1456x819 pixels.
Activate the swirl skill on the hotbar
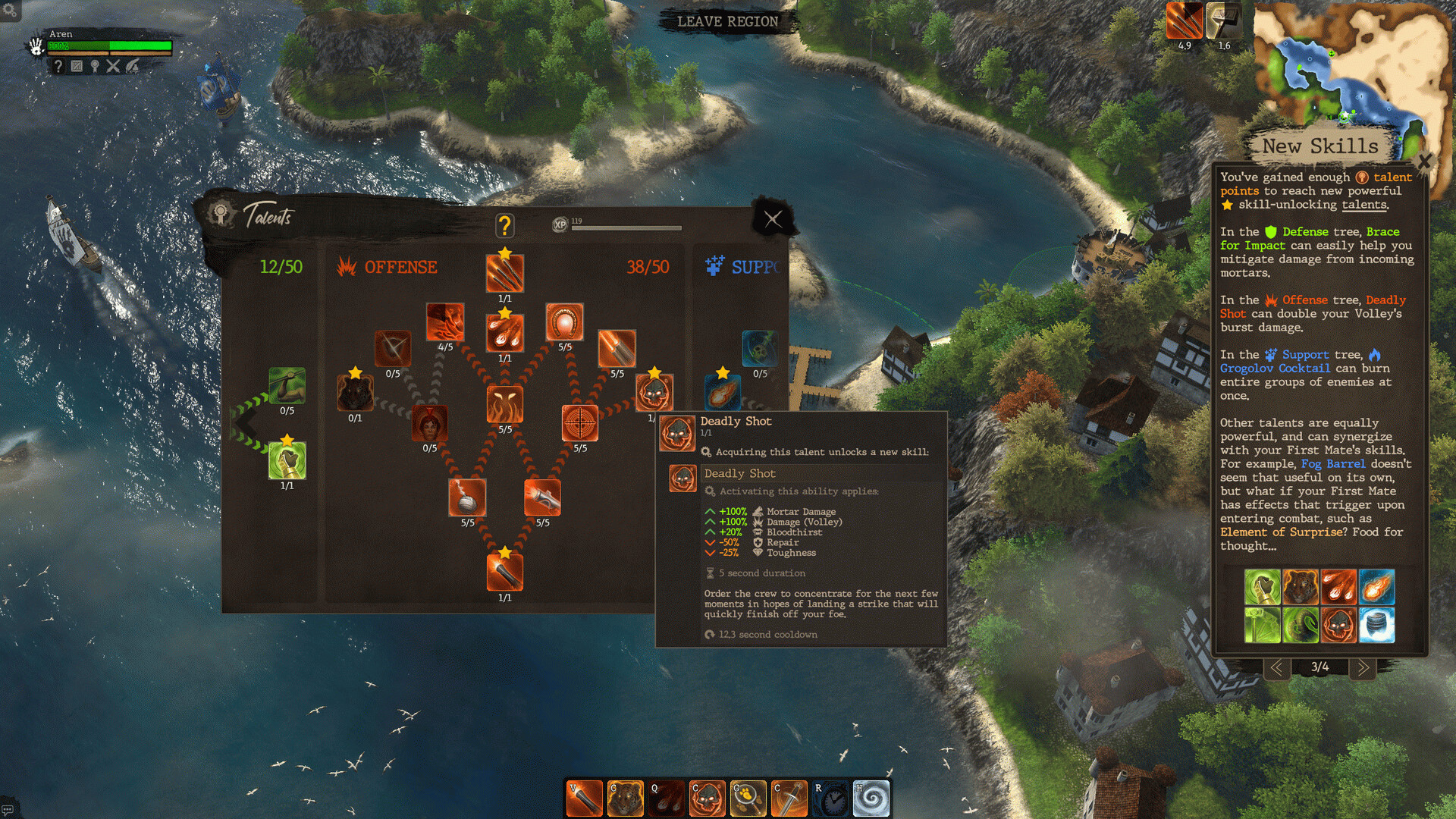[871, 799]
